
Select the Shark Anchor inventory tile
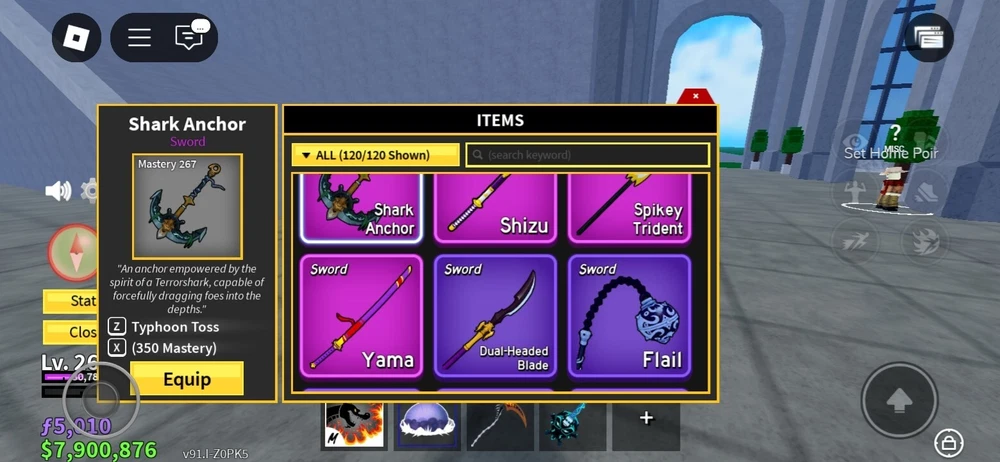click(361, 208)
